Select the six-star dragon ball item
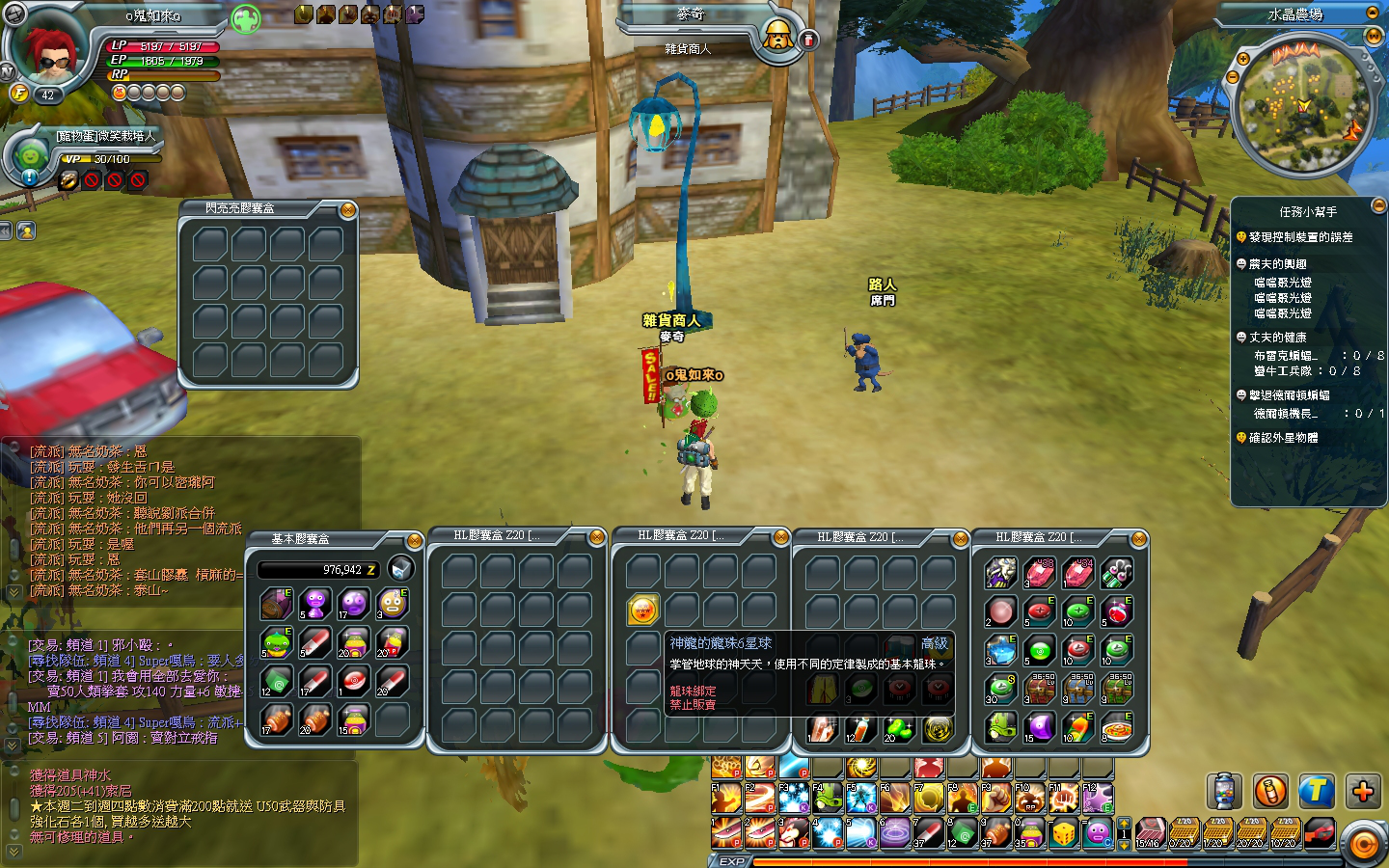This screenshot has height=868, width=1389. click(642, 610)
